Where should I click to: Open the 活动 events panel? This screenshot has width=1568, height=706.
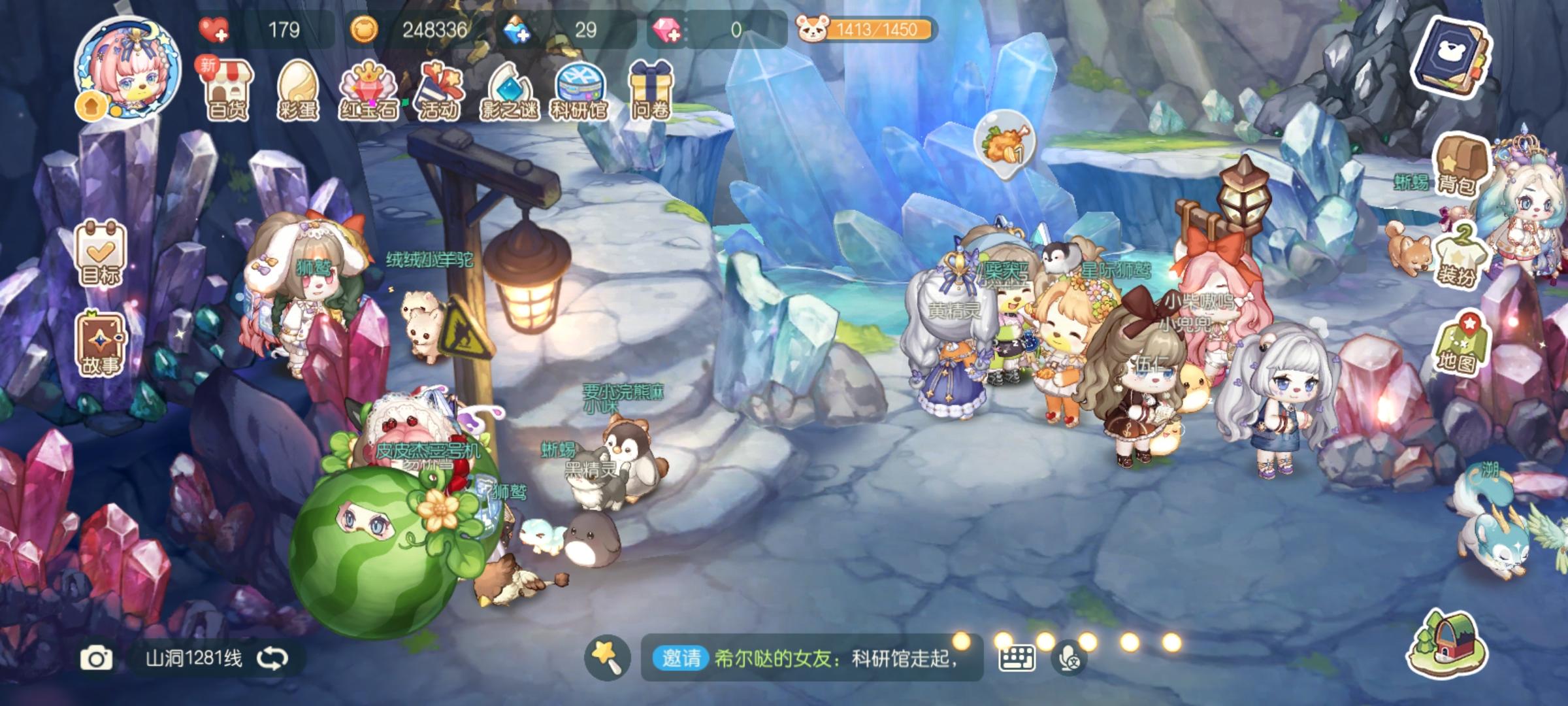(x=439, y=88)
